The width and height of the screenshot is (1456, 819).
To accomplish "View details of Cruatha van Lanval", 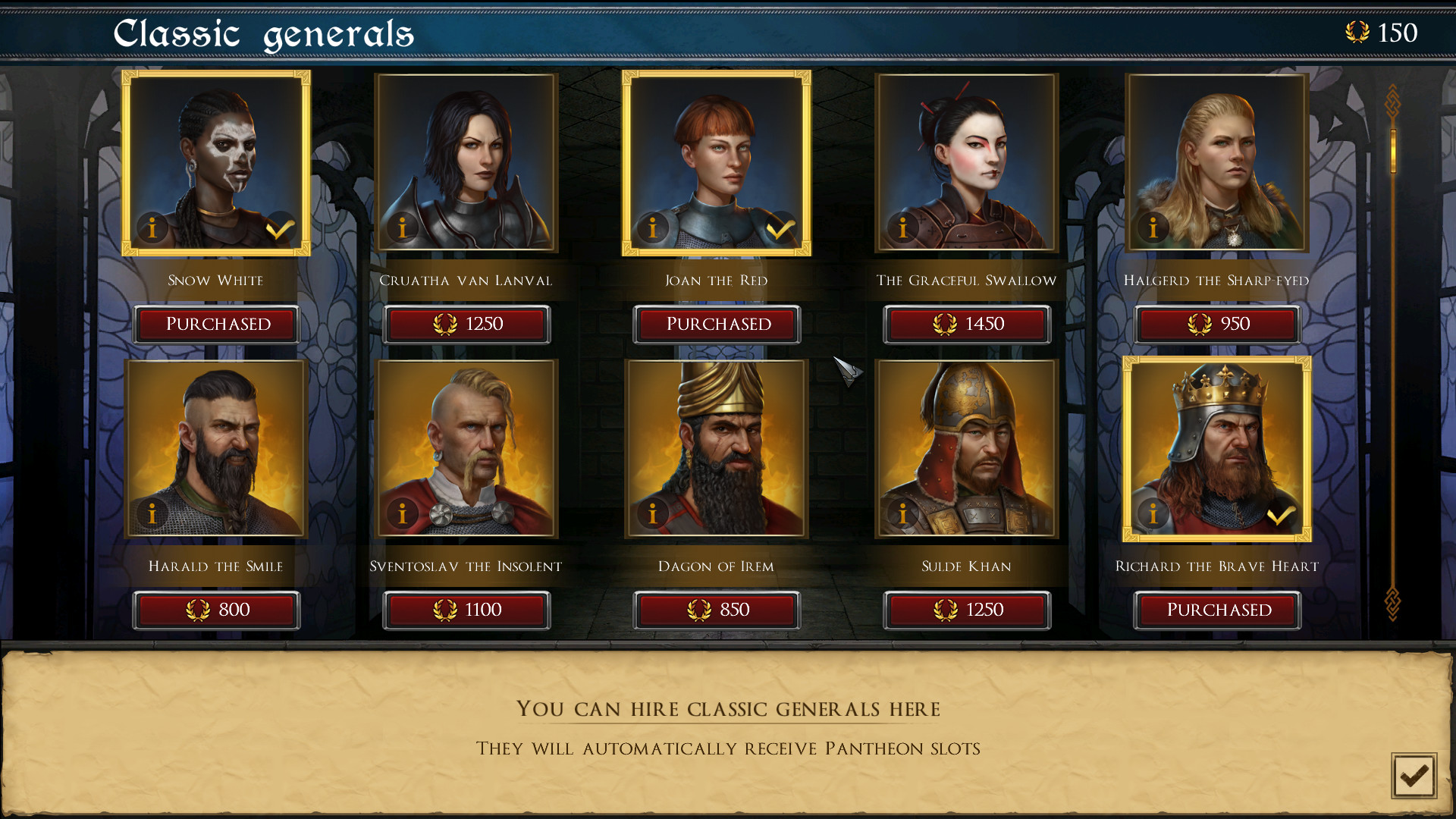I will click(402, 227).
